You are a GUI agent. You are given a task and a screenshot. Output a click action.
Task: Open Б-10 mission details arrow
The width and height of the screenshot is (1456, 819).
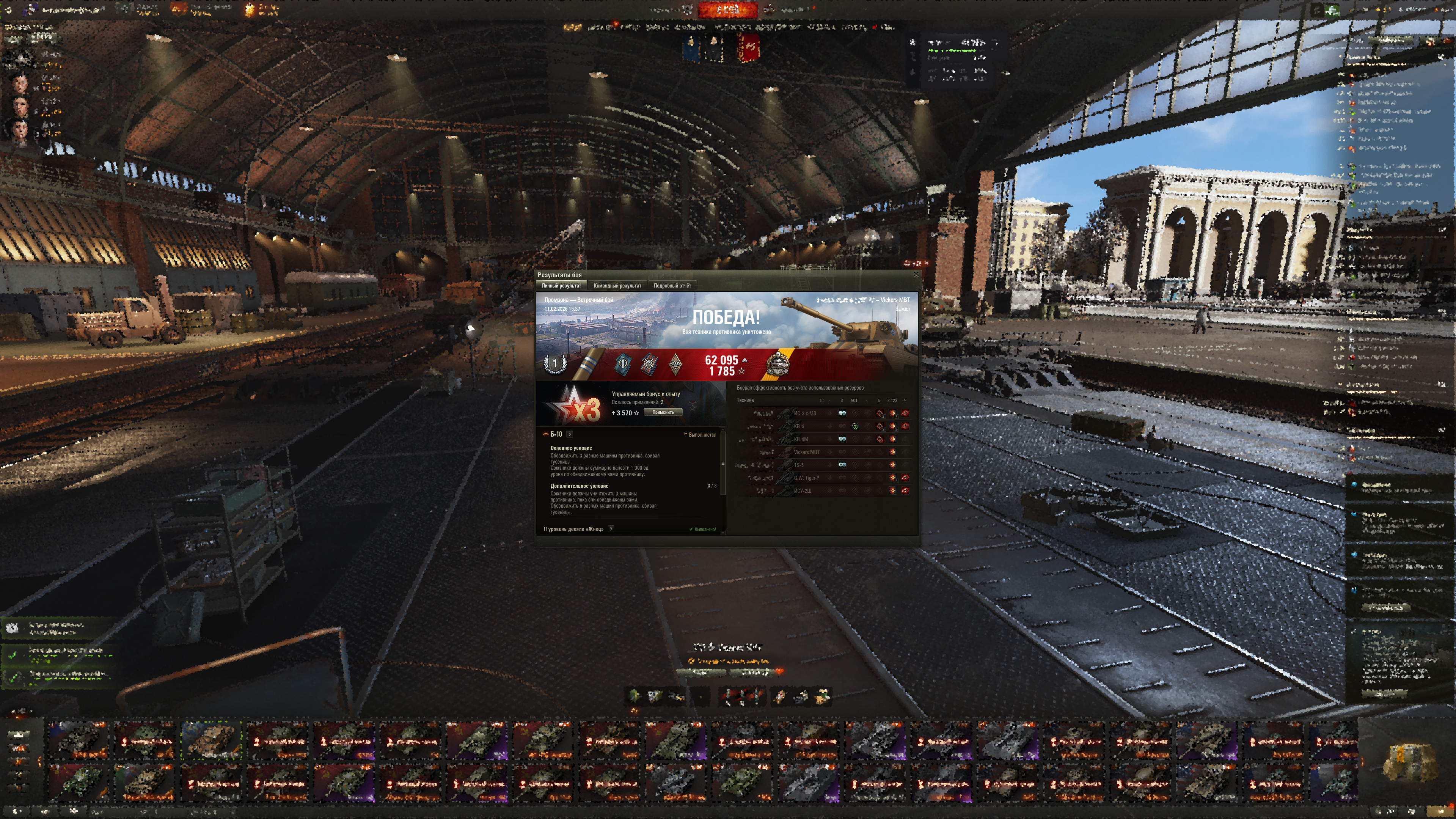pos(570,435)
